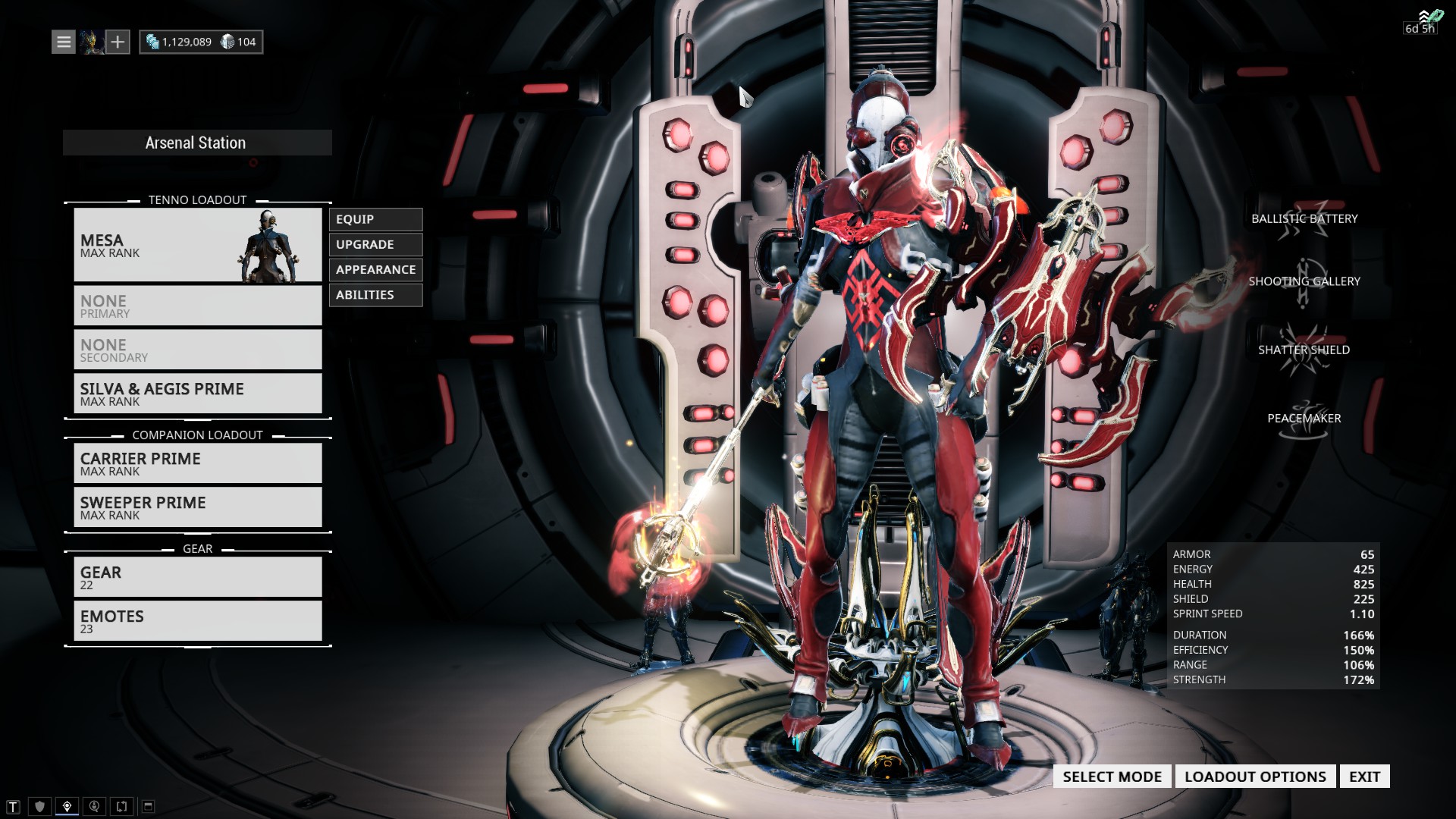Open the hamburger main menu
This screenshot has width=1456, height=819.
point(64,42)
